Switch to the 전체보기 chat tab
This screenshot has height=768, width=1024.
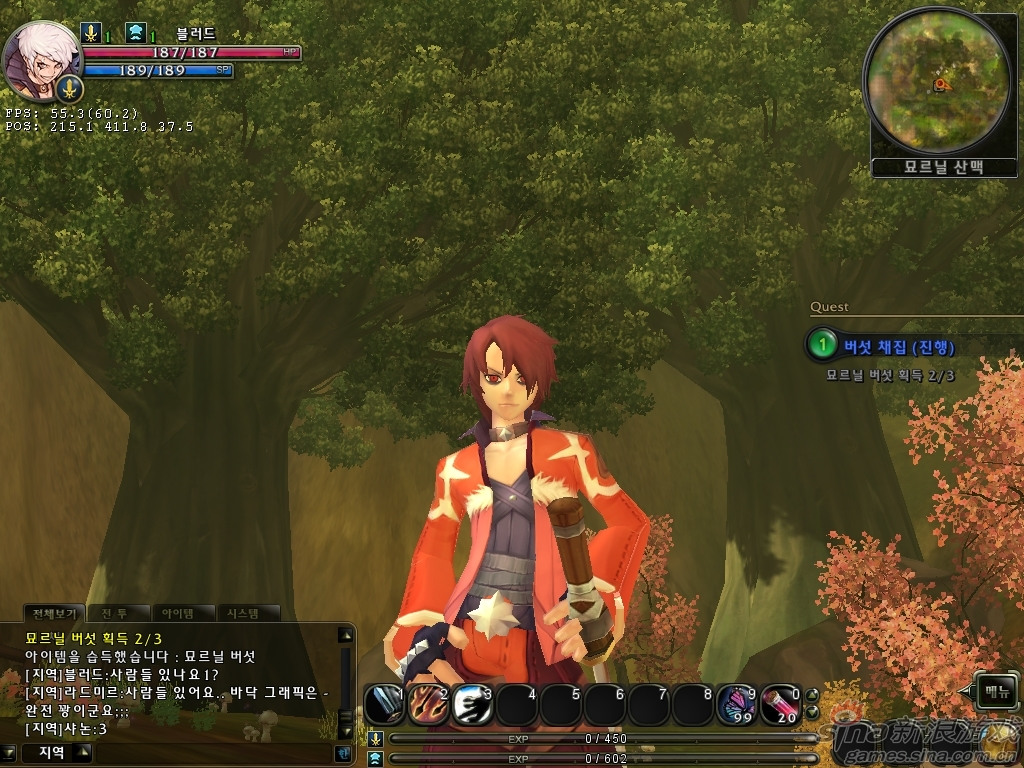(x=56, y=613)
